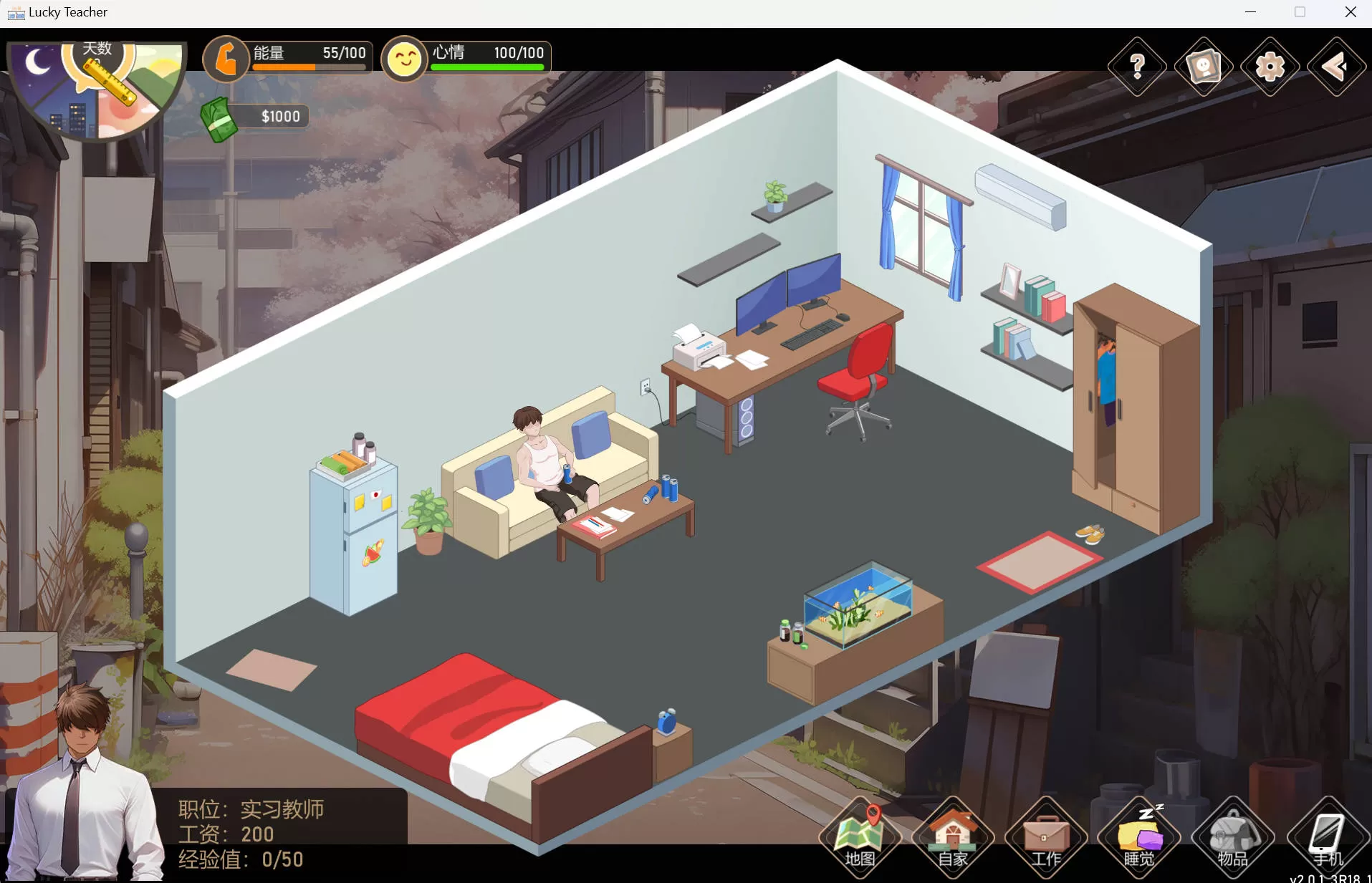Open the gear settings icon
This screenshot has height=883, width=1372.
coord(1270,67)
